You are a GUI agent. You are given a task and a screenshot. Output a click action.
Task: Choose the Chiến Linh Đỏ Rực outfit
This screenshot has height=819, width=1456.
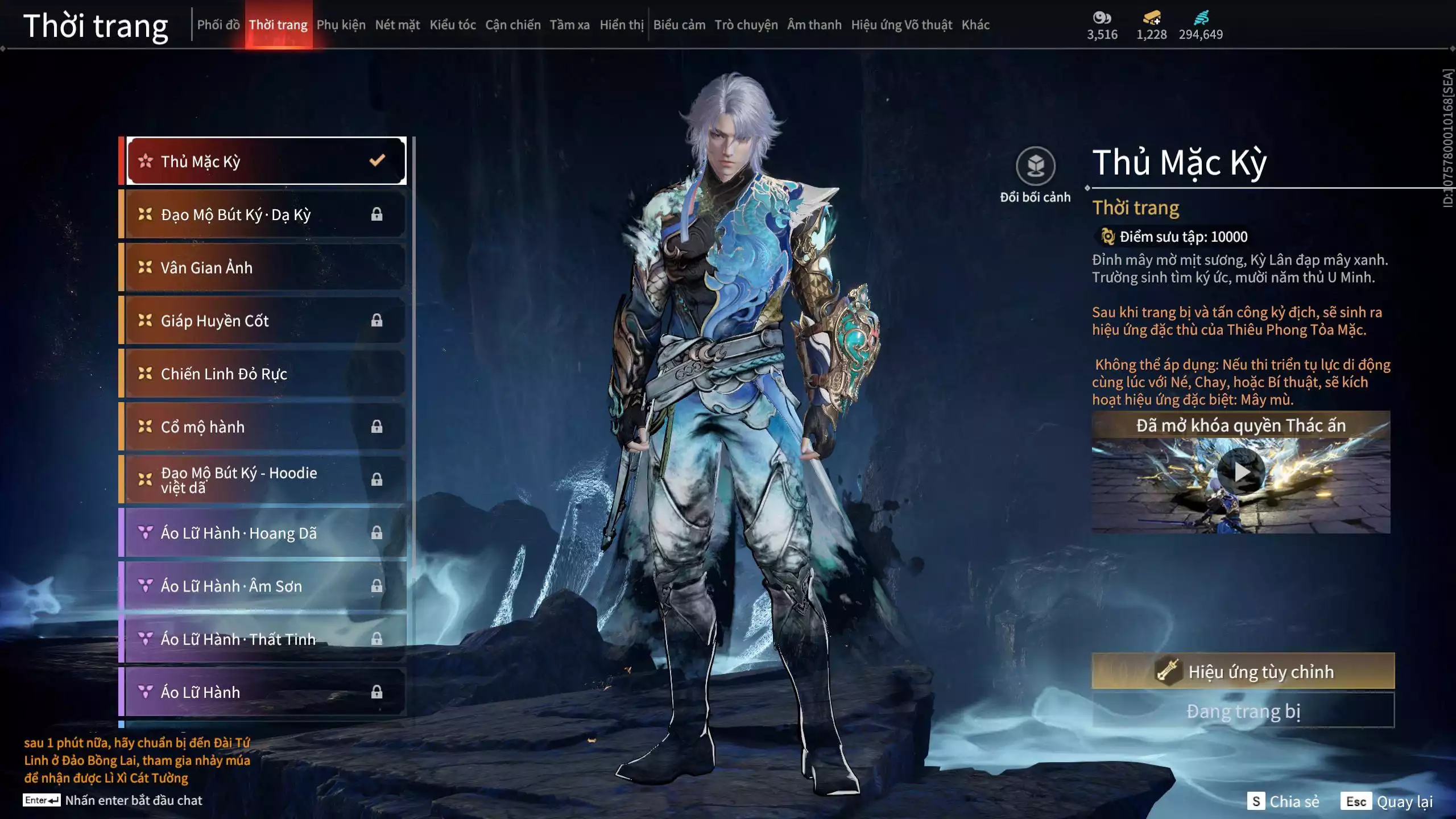(266, 374)
